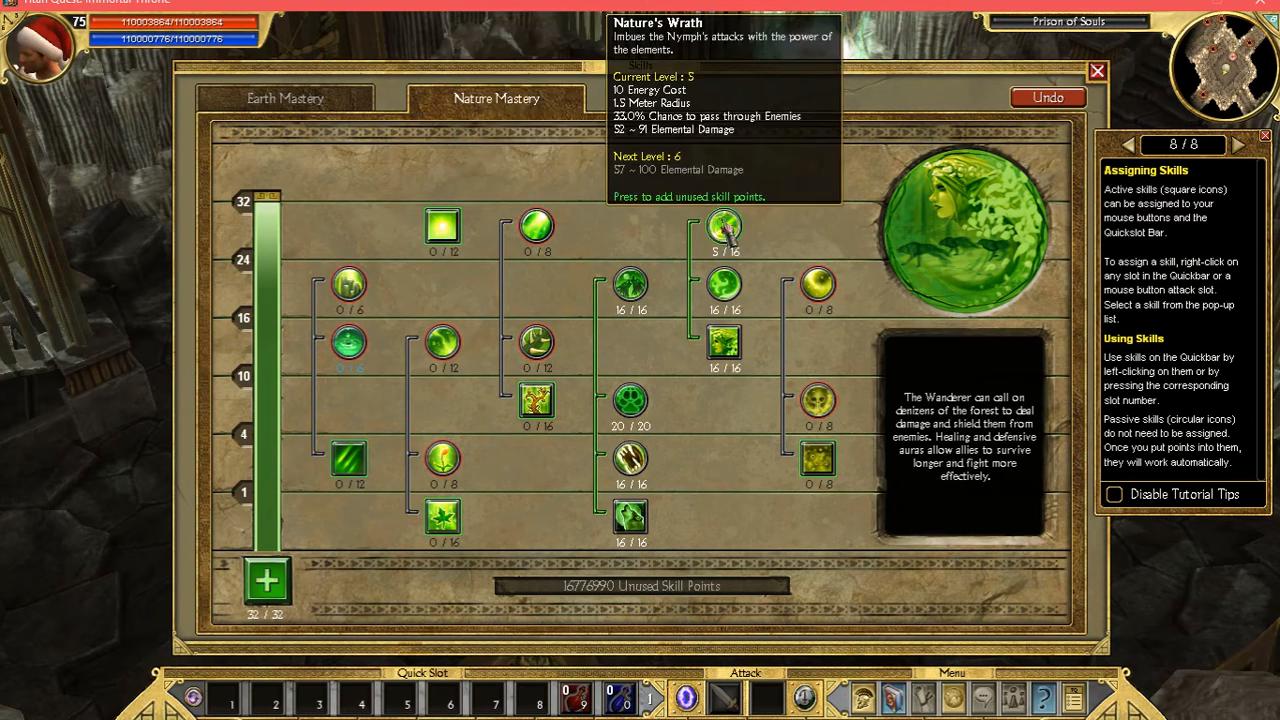Select the sword attack slot

(x=725, y=697)
